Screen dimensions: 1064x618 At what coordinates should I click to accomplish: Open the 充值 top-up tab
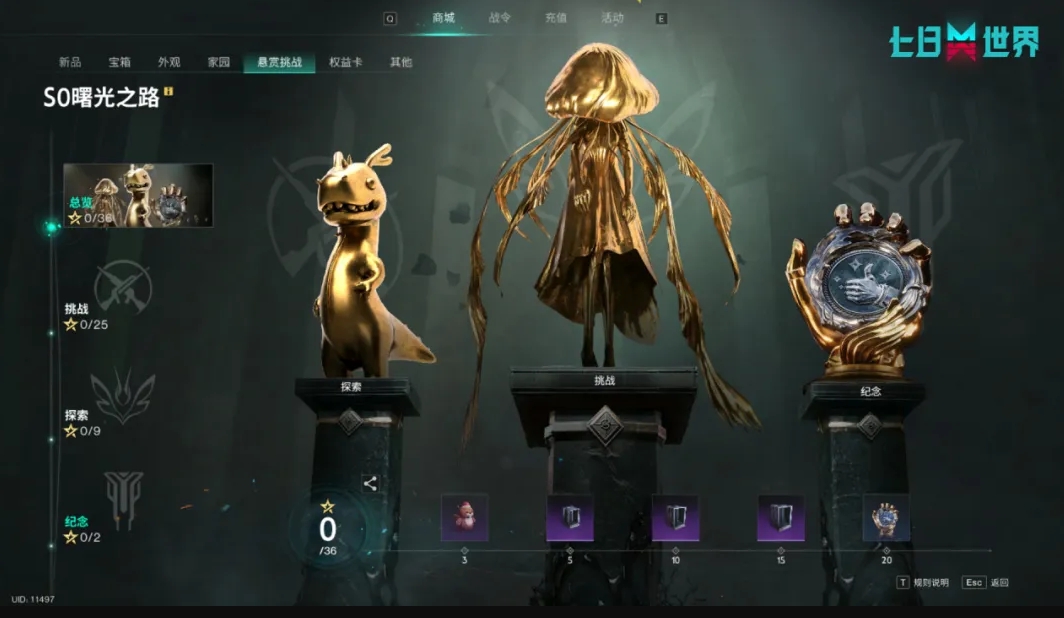[x=556, y=18]
